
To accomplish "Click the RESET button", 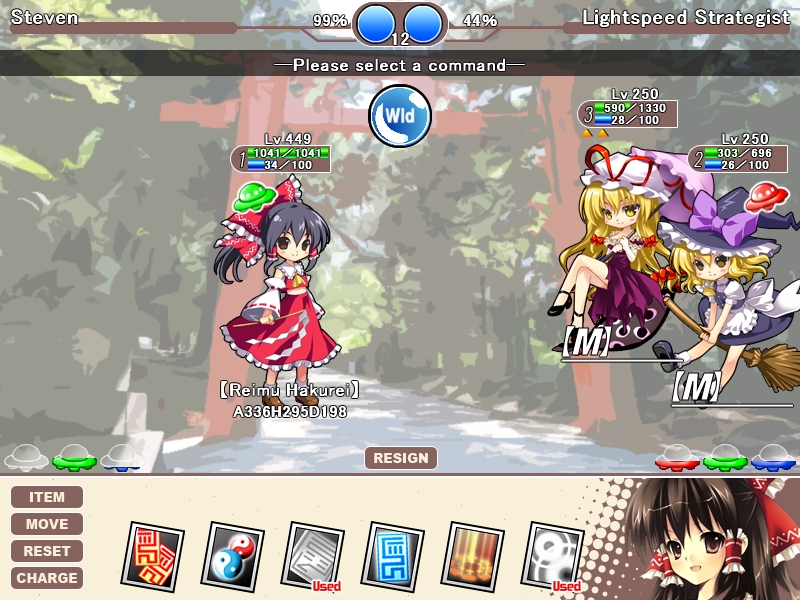I will point(47,551).
